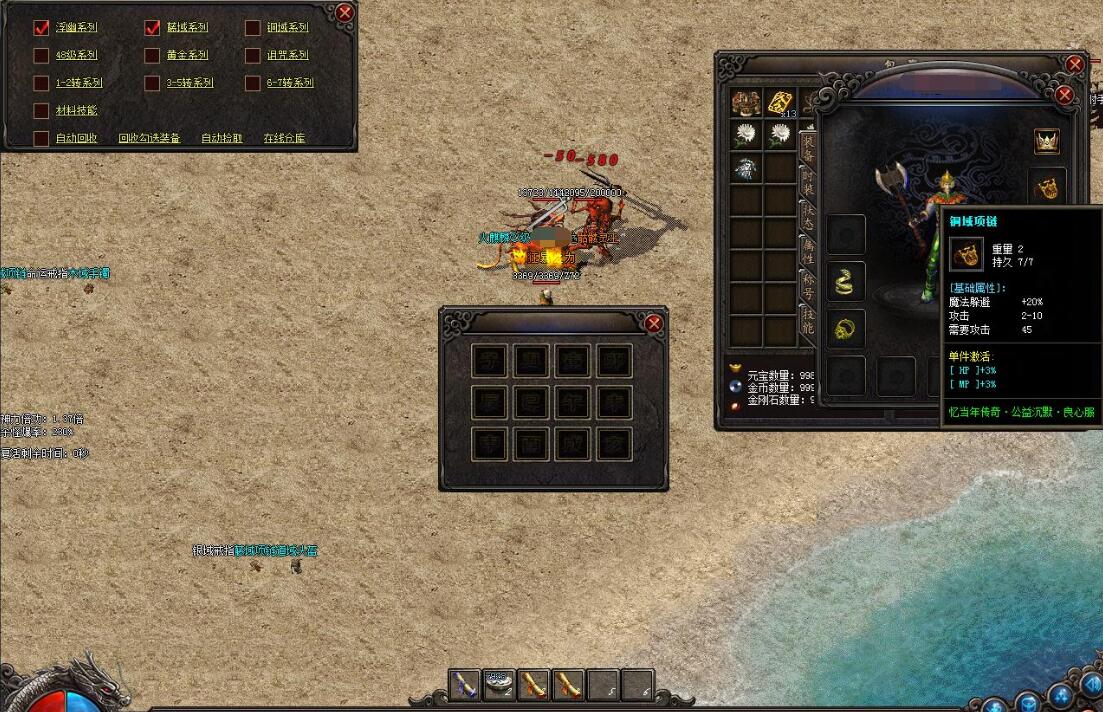Open the 在线仓库 online warehouse

coord(284,138)
